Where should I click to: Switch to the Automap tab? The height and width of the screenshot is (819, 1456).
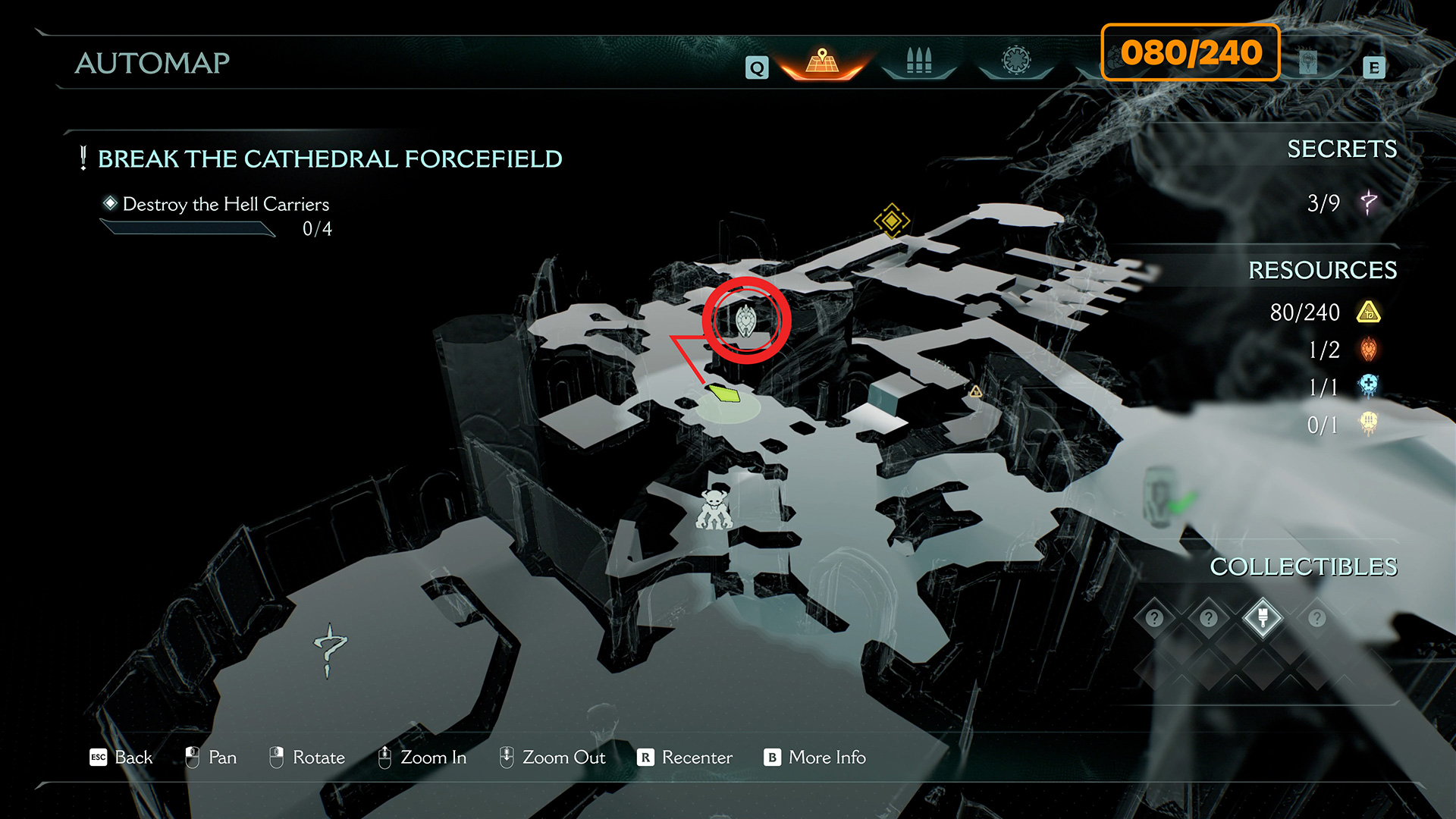click(x=822, y=61)
